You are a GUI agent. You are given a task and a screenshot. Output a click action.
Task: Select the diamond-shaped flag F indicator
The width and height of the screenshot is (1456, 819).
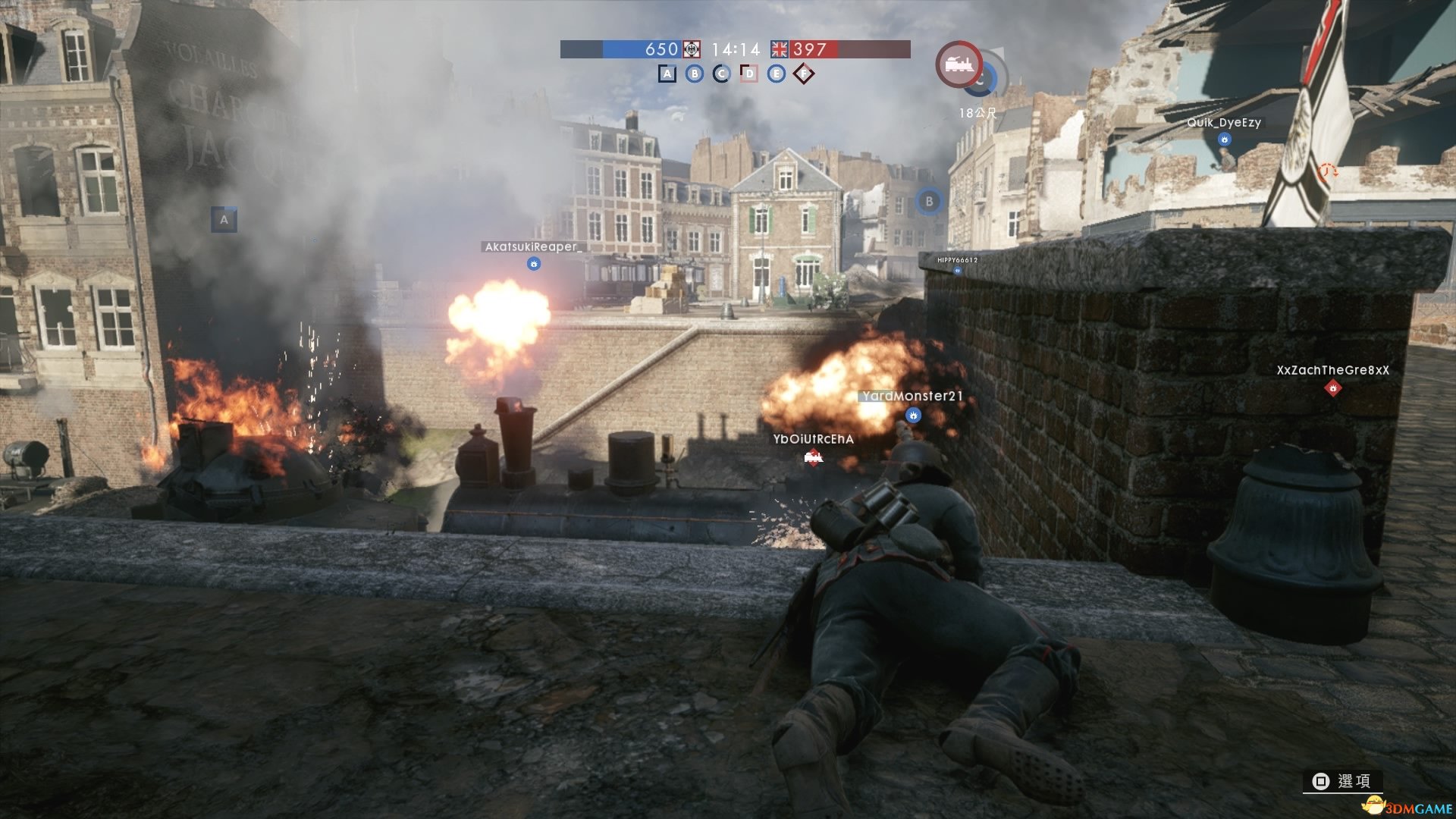(804, 74)
